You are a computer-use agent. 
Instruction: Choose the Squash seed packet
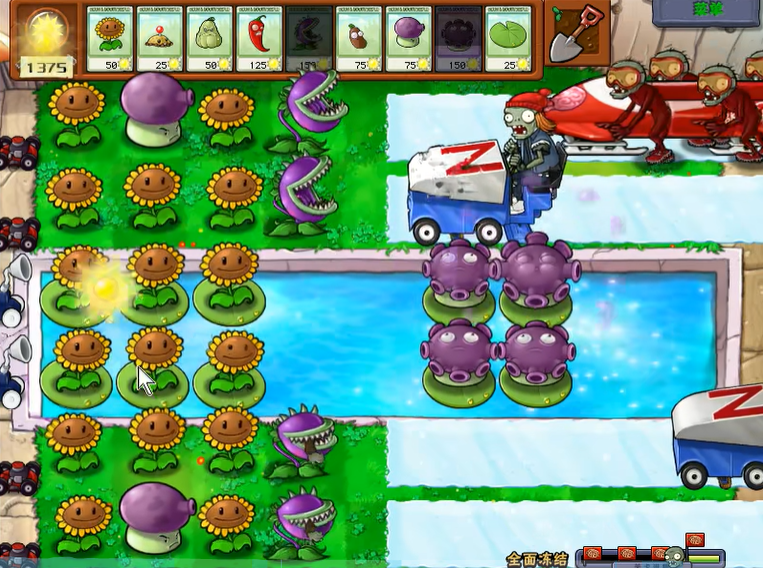tap(210, 39)
